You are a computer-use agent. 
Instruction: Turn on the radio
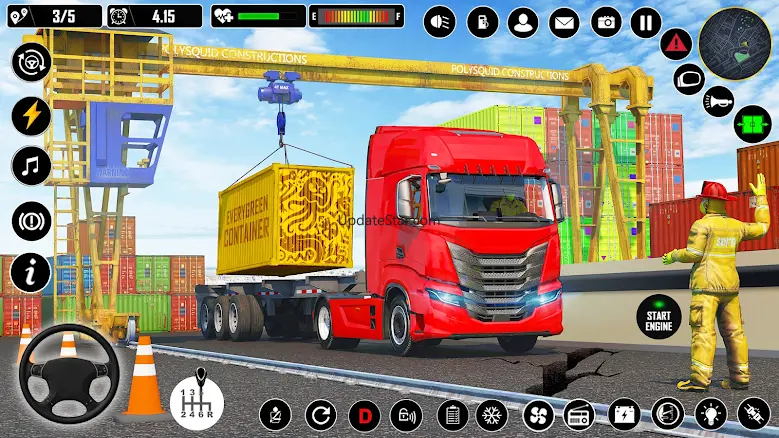(580, 414)
